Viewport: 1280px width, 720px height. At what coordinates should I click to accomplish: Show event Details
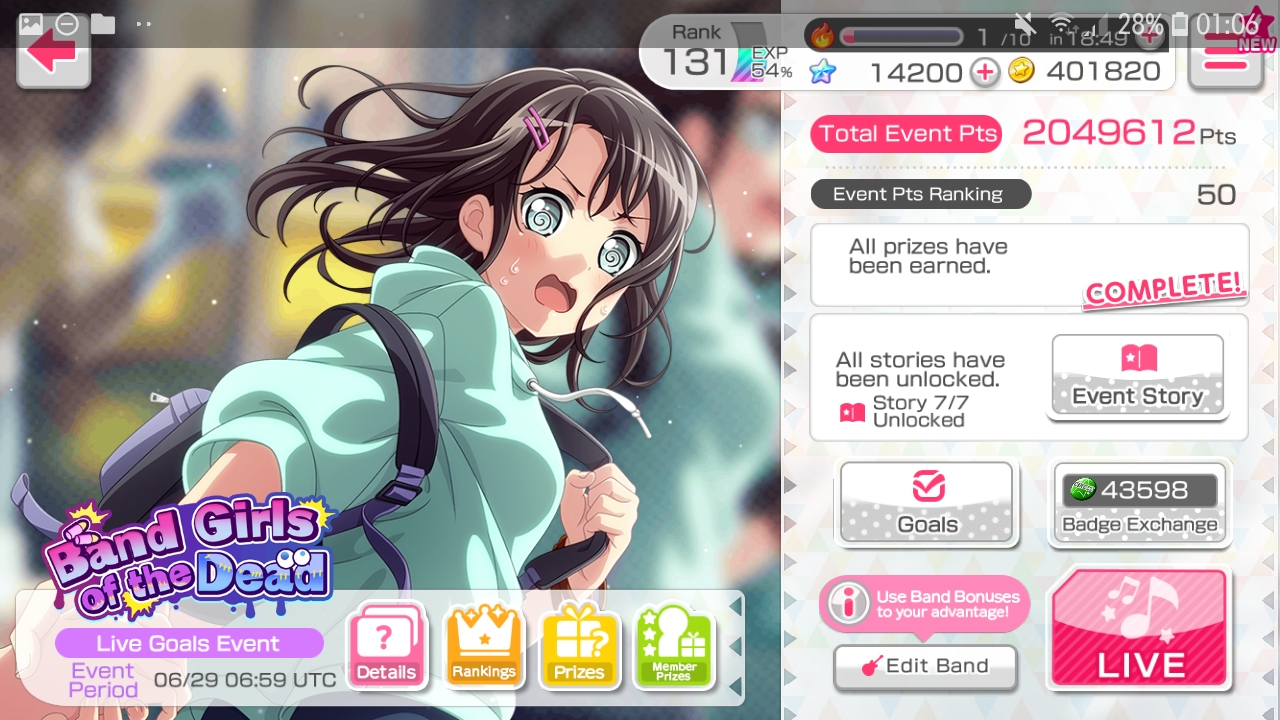(386, 647)
